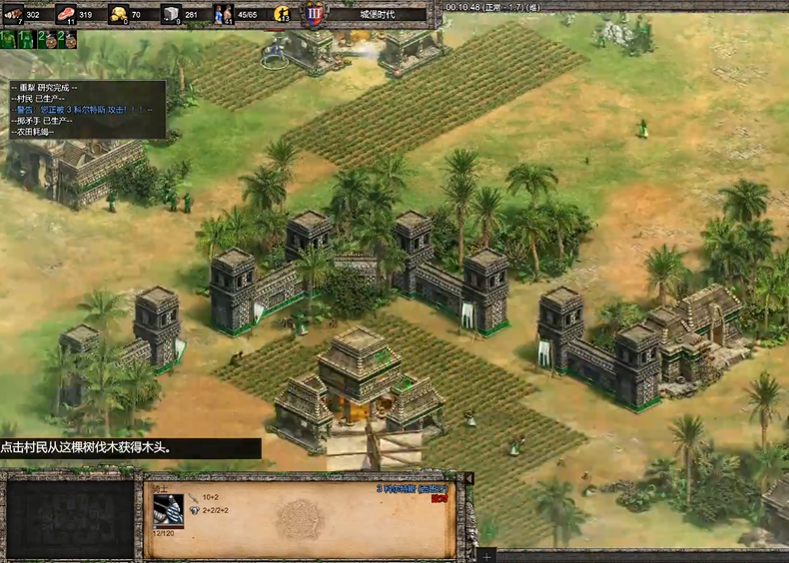789x563 pixels.
Task: Click the population villagers icon
Action: click(x=223, y=14)
